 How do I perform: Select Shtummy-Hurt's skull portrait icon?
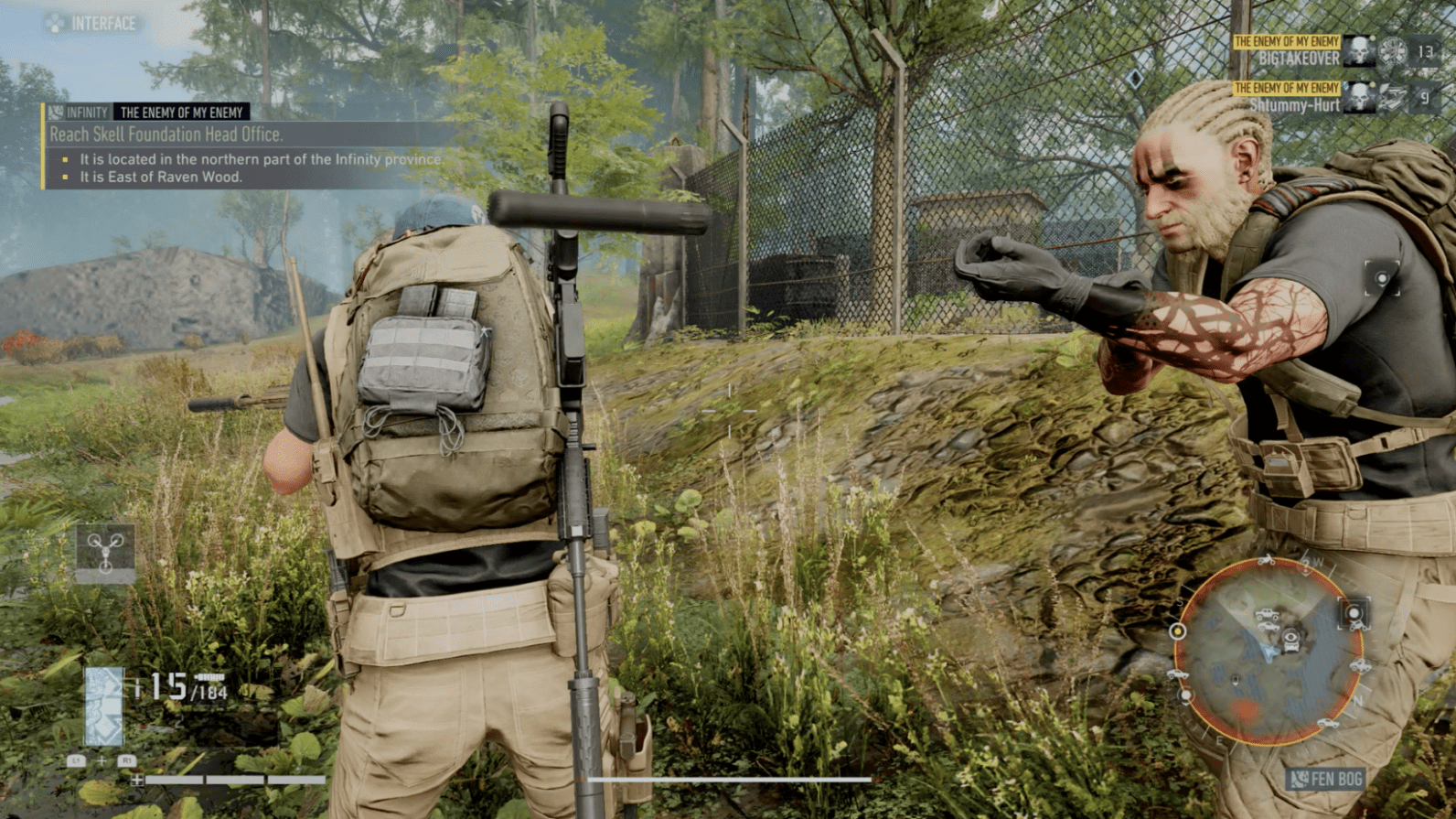coord(1357,97)
